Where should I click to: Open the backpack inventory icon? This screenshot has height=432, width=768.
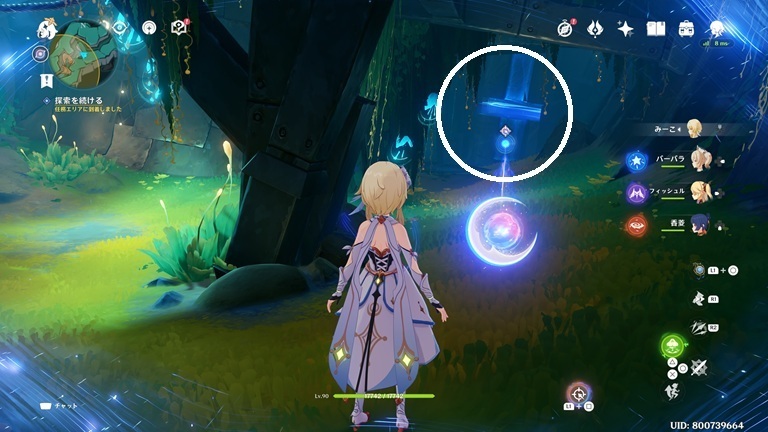[687, 28]
